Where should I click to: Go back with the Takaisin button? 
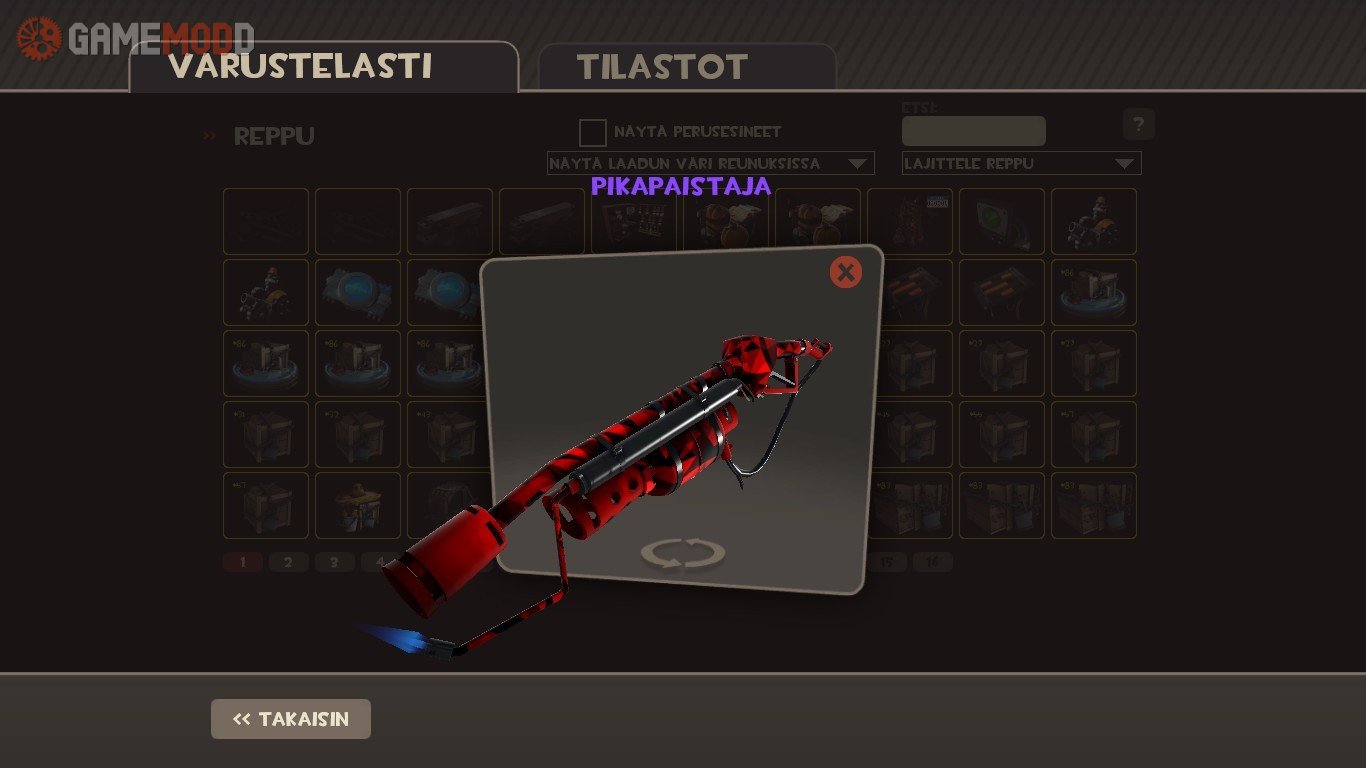[291, 719]
